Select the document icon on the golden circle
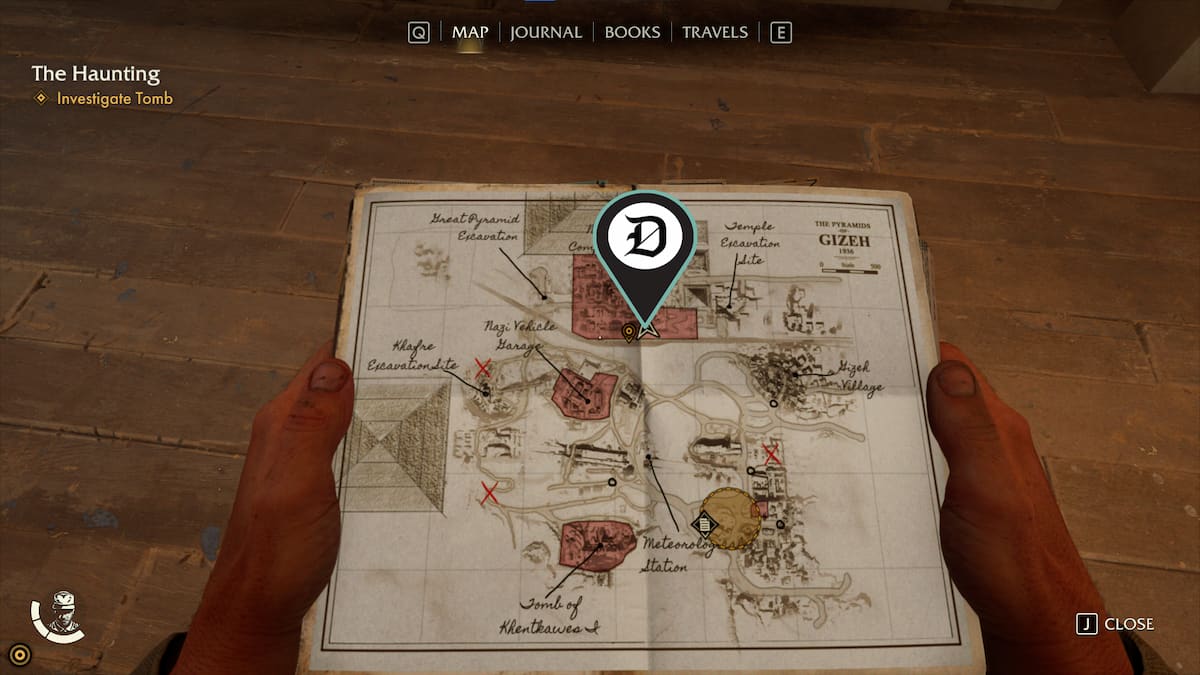1200x675 pixels. 706,522
